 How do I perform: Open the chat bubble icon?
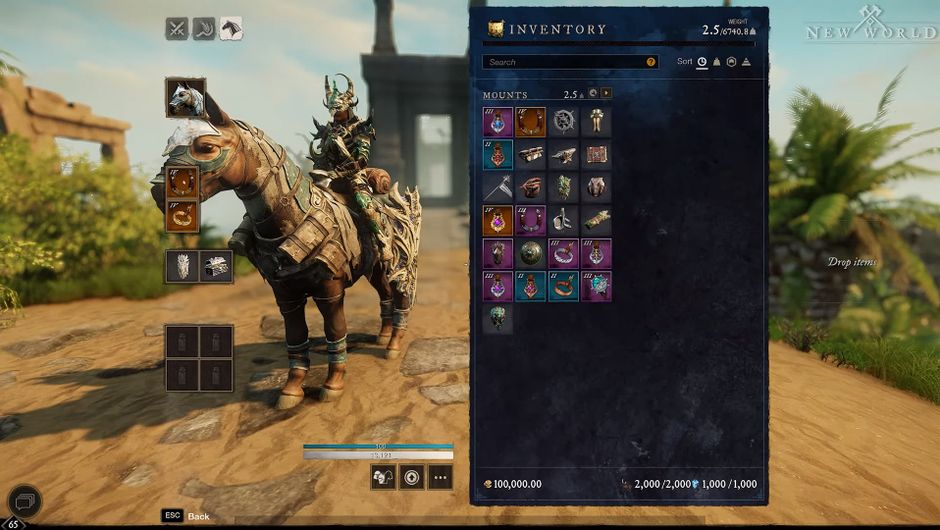point(24,499)
